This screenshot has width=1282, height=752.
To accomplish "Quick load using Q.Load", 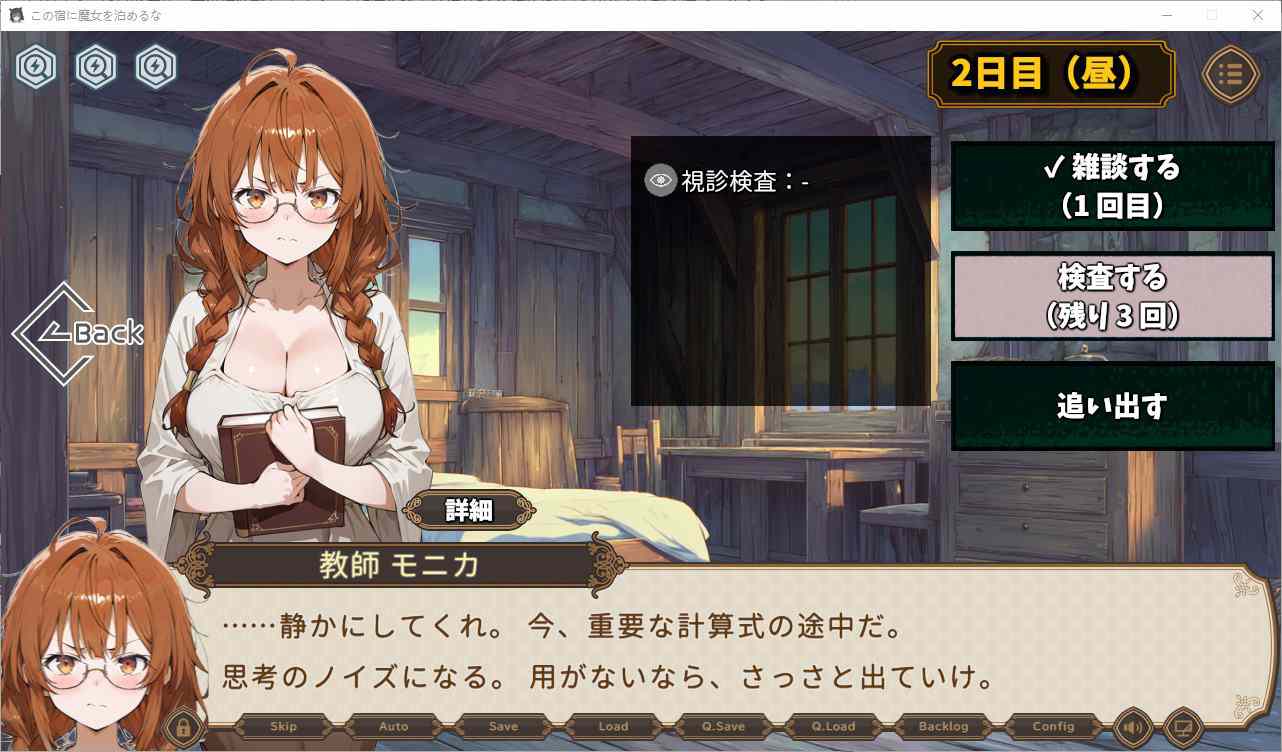I will pyautogui.click(x=833, y=727).
